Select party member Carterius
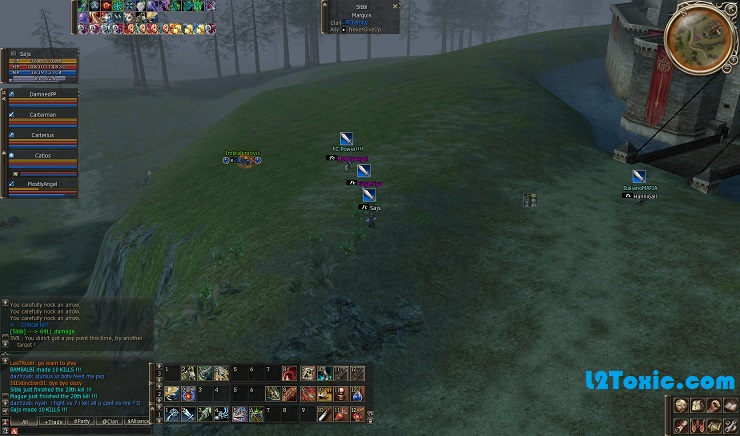 [43, 135]
